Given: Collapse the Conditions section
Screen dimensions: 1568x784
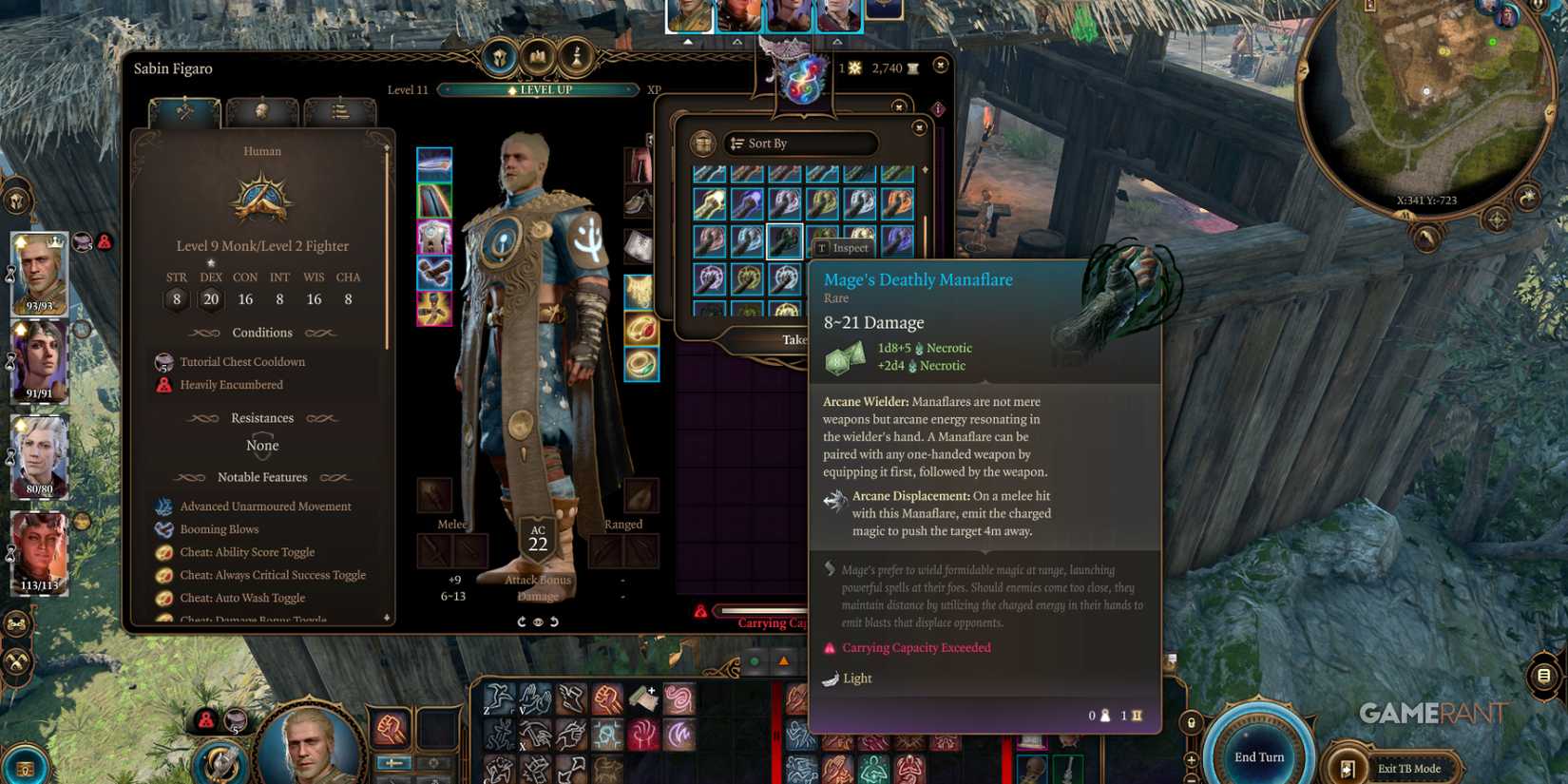Looking at the screenshot, I should coord(262,333).
